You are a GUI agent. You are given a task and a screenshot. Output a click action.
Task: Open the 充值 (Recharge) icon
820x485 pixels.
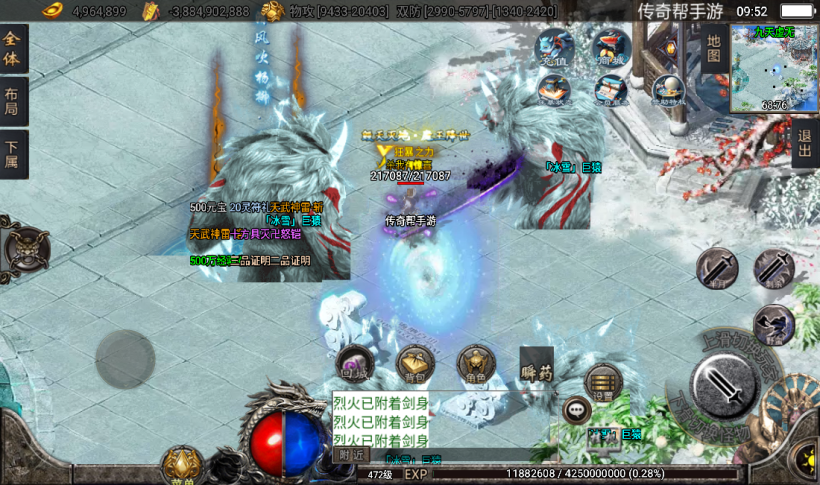pos(554,48)
